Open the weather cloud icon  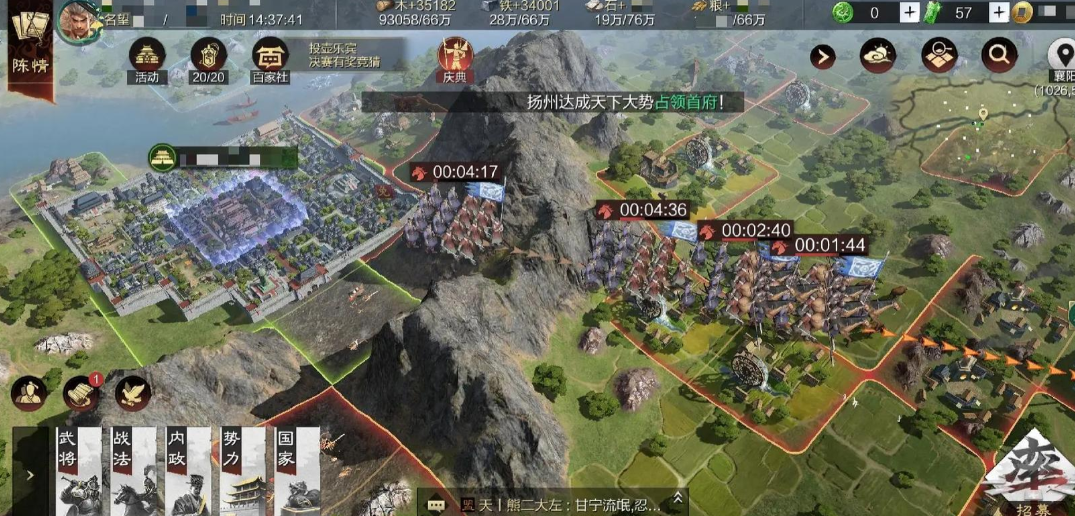click(x=880, y=56)
